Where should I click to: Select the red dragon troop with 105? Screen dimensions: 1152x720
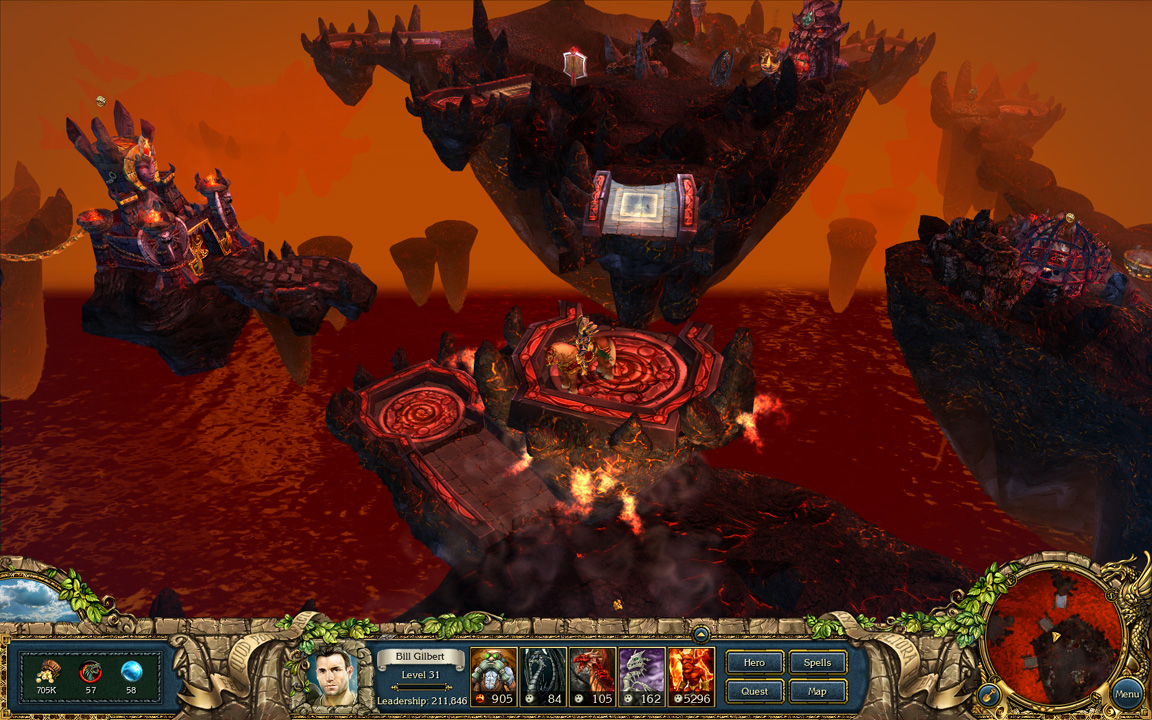coord(593,676)
